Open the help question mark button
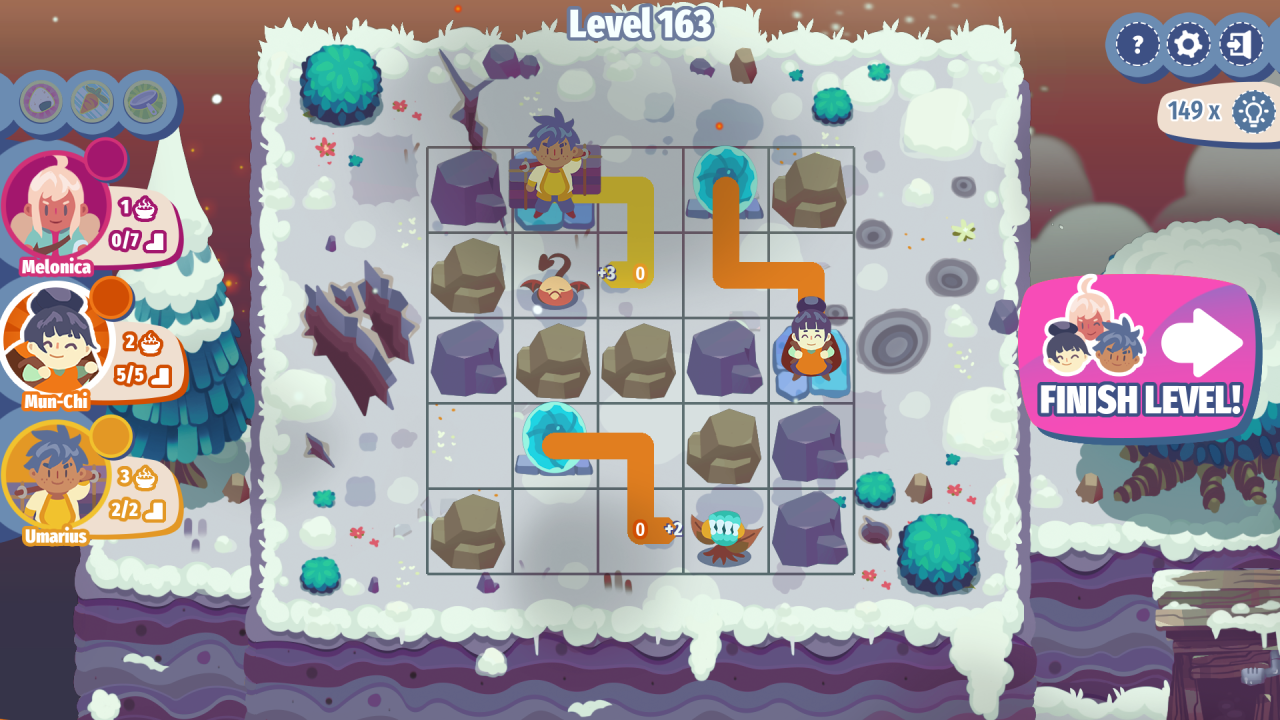The height and width of the screenshot is (720, 1280). pyautogui.click(x=1137, y=45)
